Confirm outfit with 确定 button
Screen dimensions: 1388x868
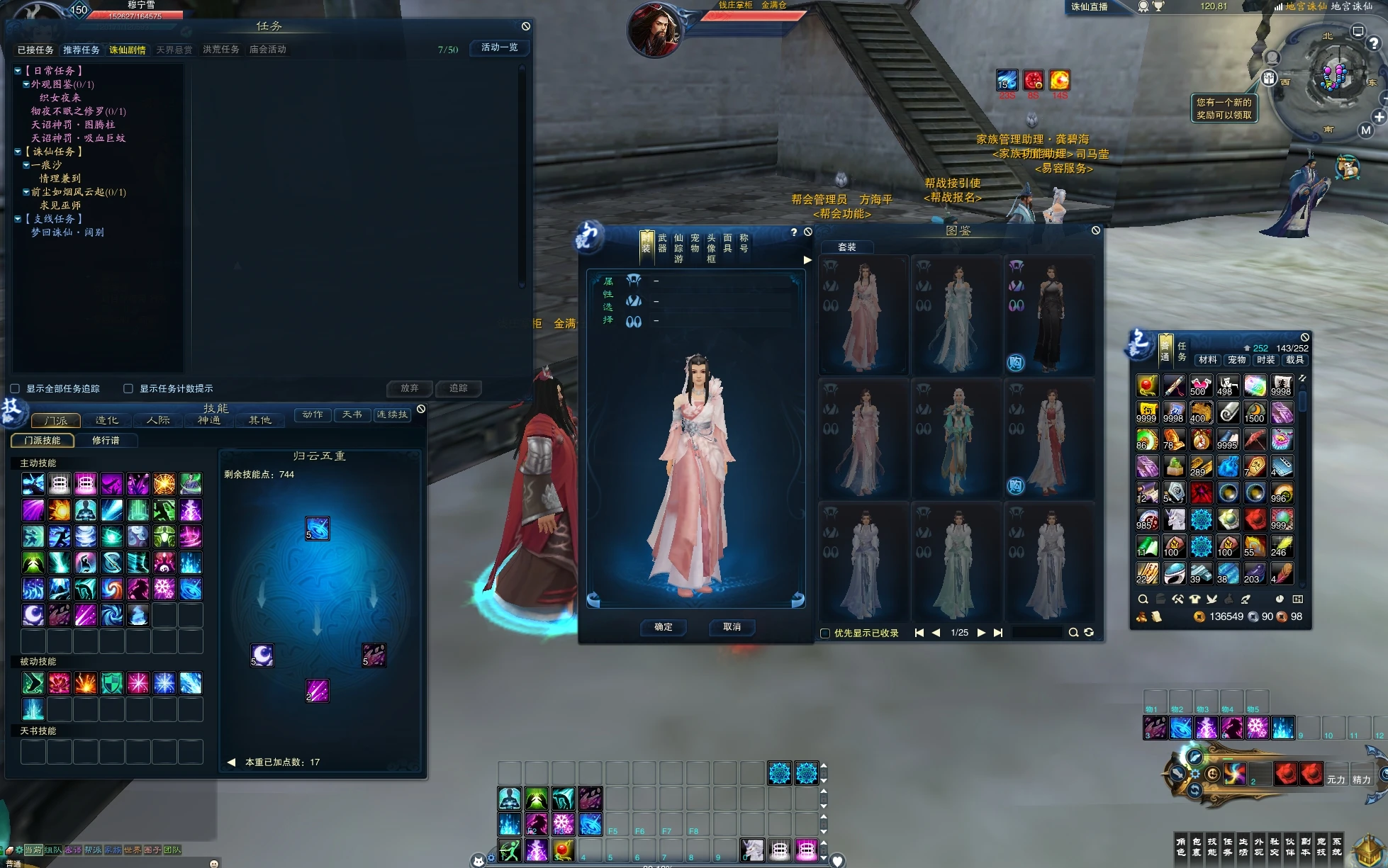tap(664, 627)
